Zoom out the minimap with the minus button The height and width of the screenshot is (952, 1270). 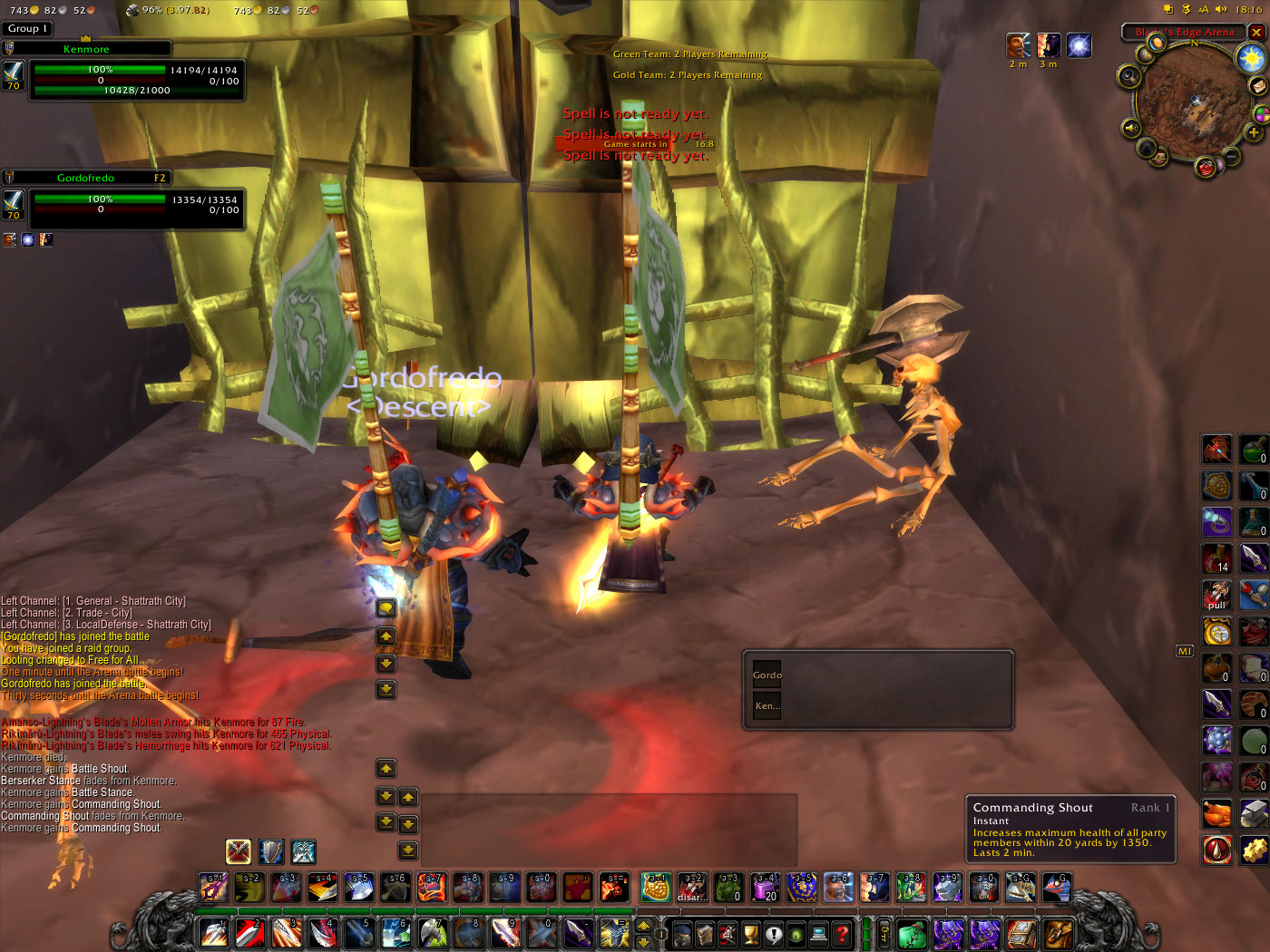pos(1232,157)
